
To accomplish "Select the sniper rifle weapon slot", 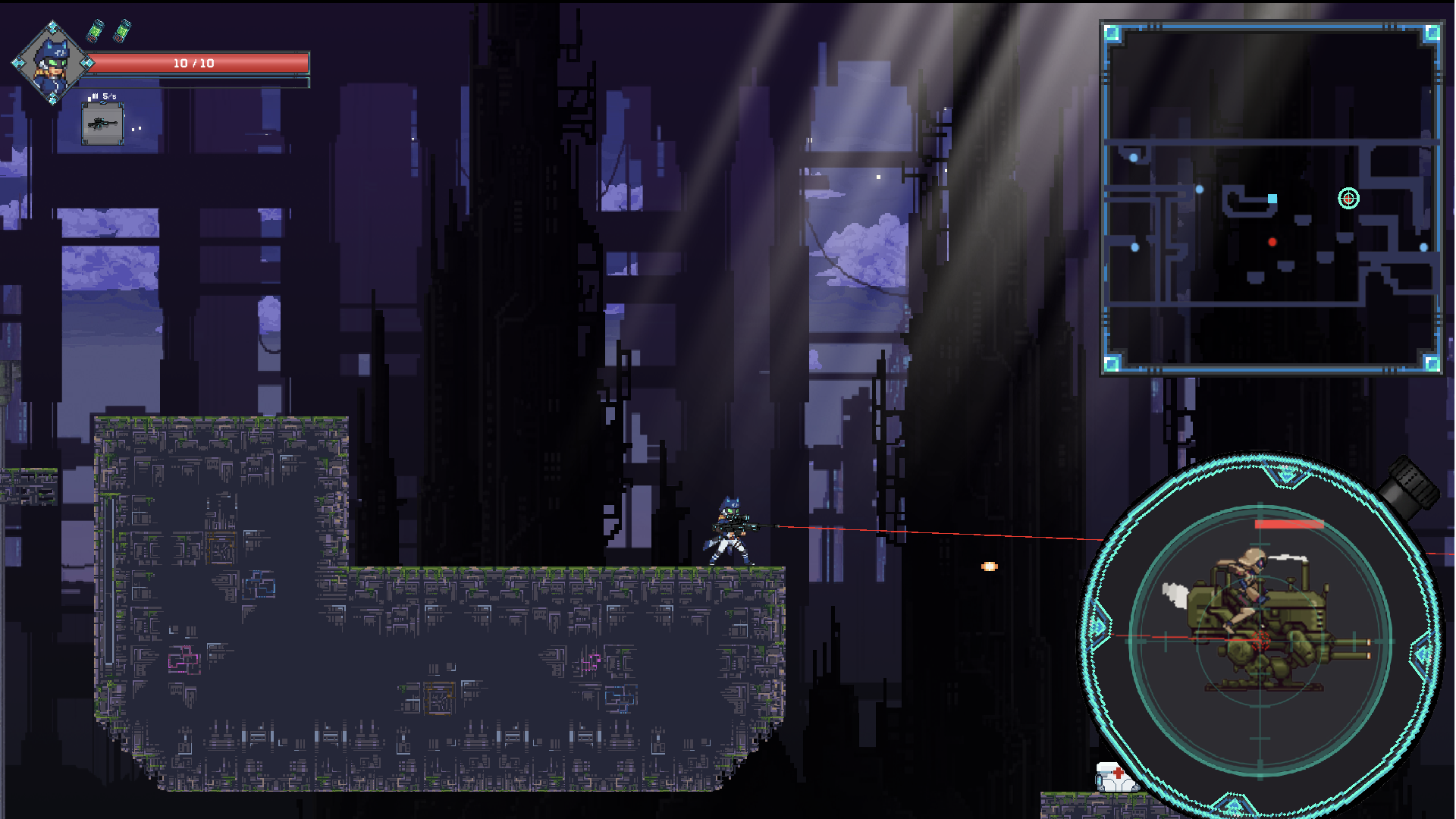I will point(102,124).
